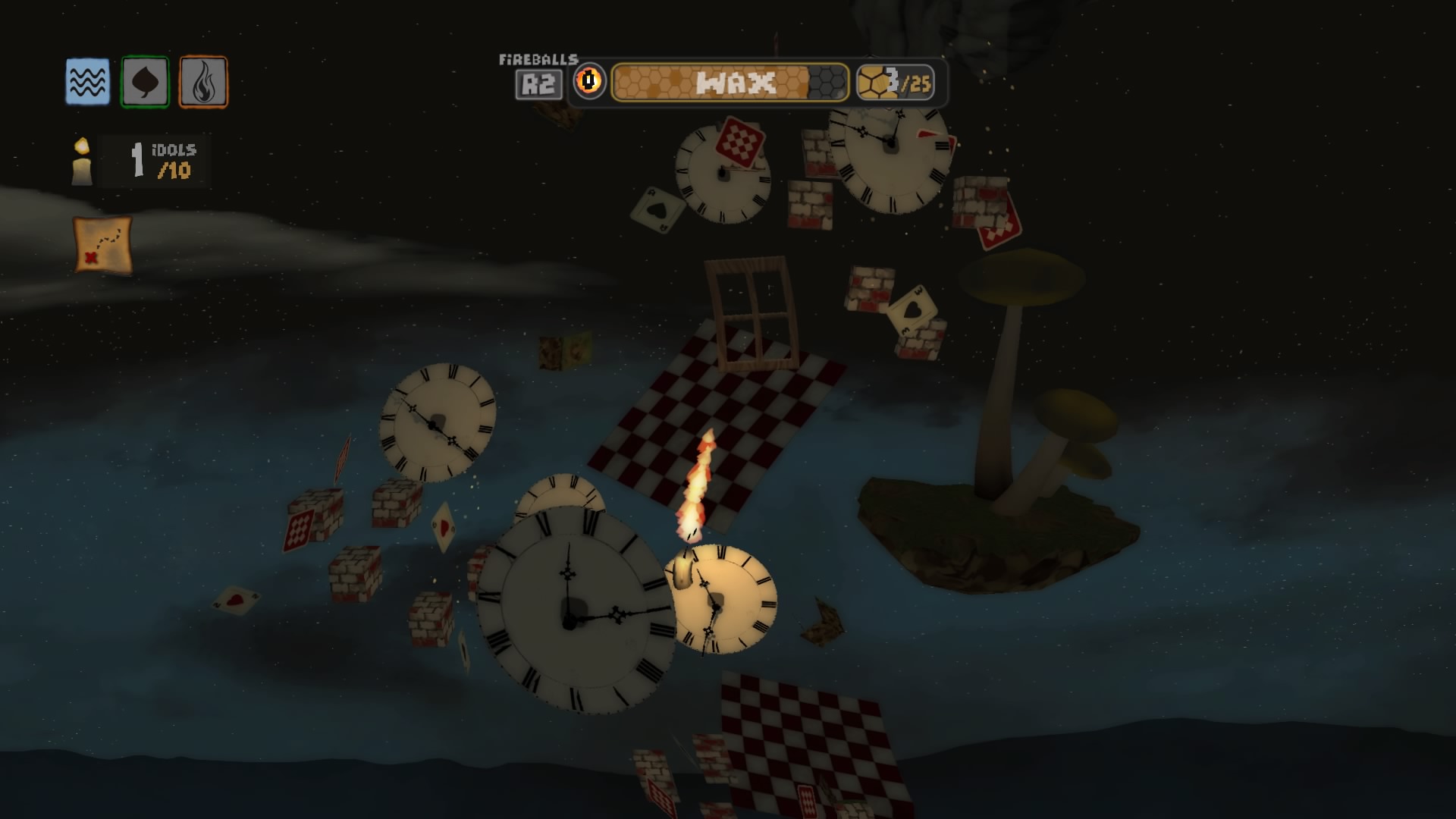Viewport: 1456px width, 819px height.
Task: Click the WAX progress bar
Action: pyautogui.click(x=730, y=83)
